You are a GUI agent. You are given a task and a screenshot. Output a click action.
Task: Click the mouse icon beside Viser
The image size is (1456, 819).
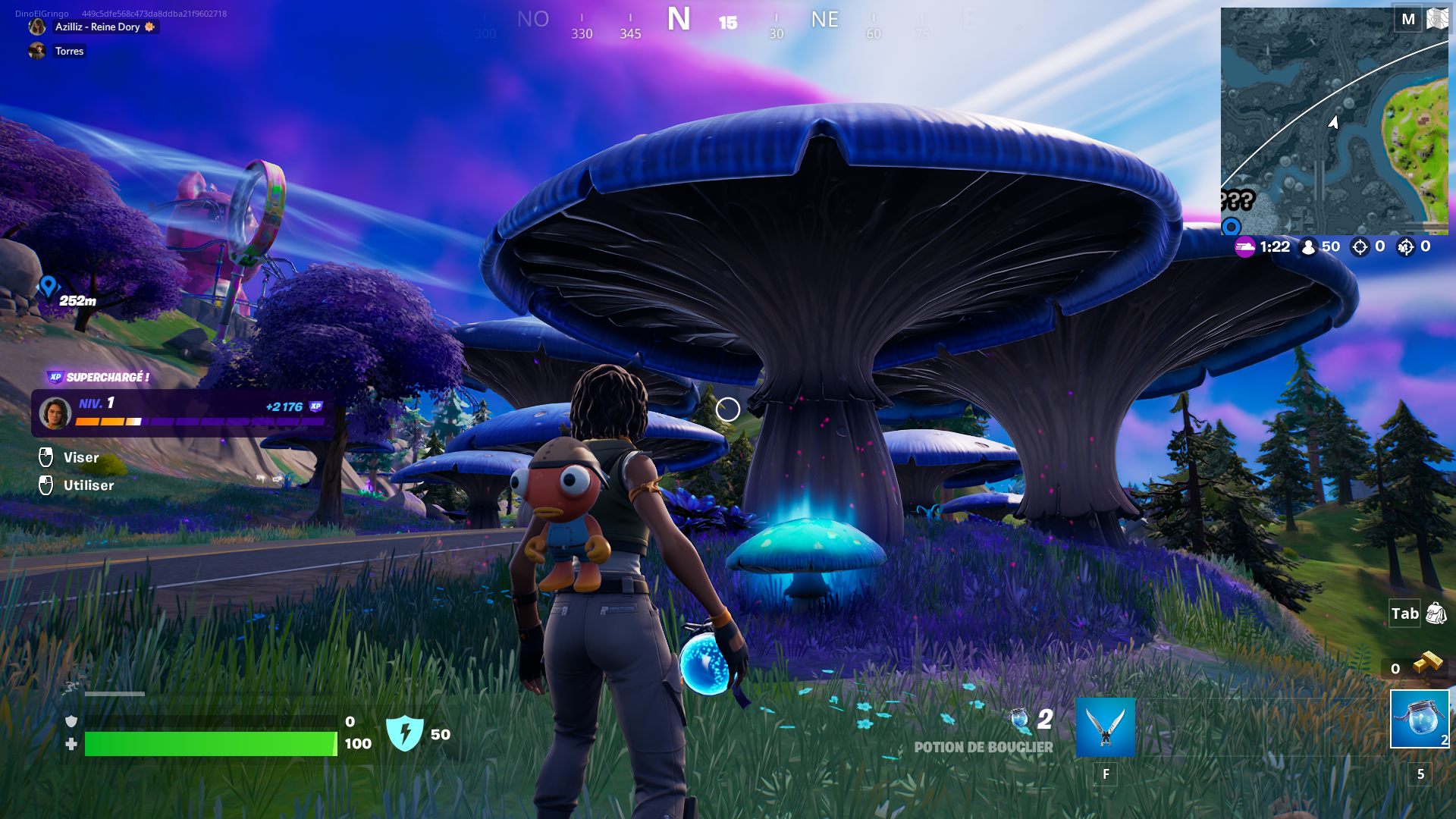pyautogui.click(x=45, y=457)
